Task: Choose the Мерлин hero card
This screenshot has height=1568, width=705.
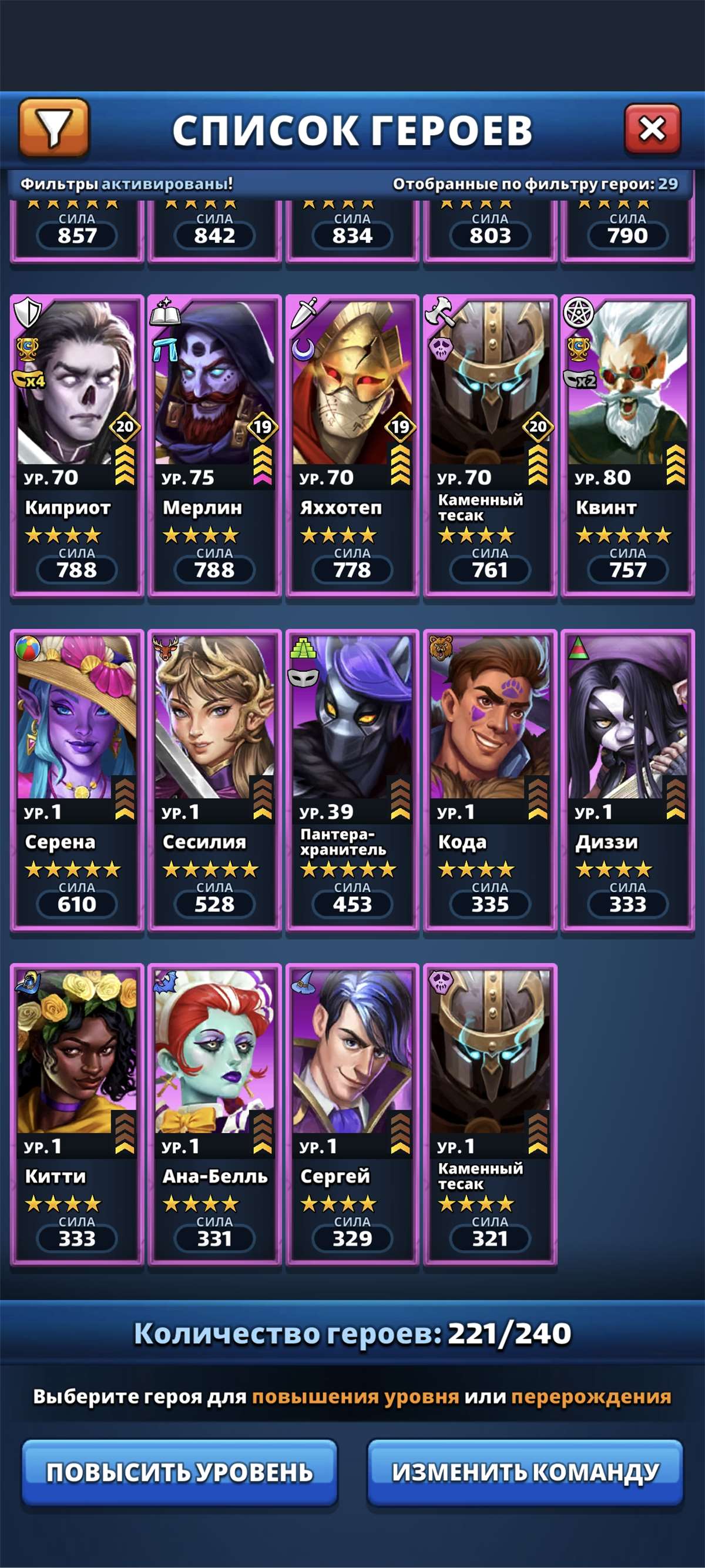Action: (x=214, y=444)
